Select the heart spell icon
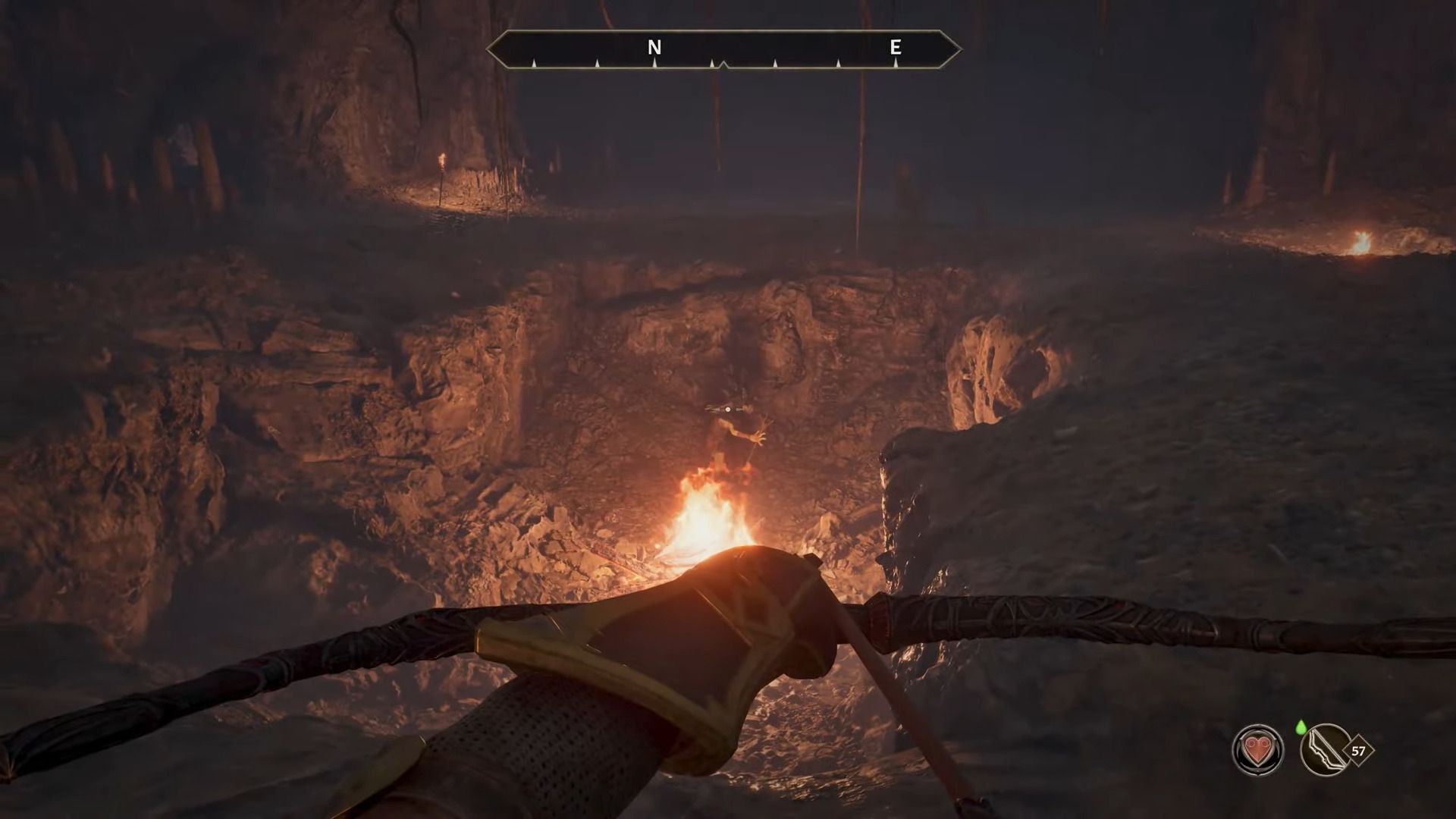 coord(1258,751)
